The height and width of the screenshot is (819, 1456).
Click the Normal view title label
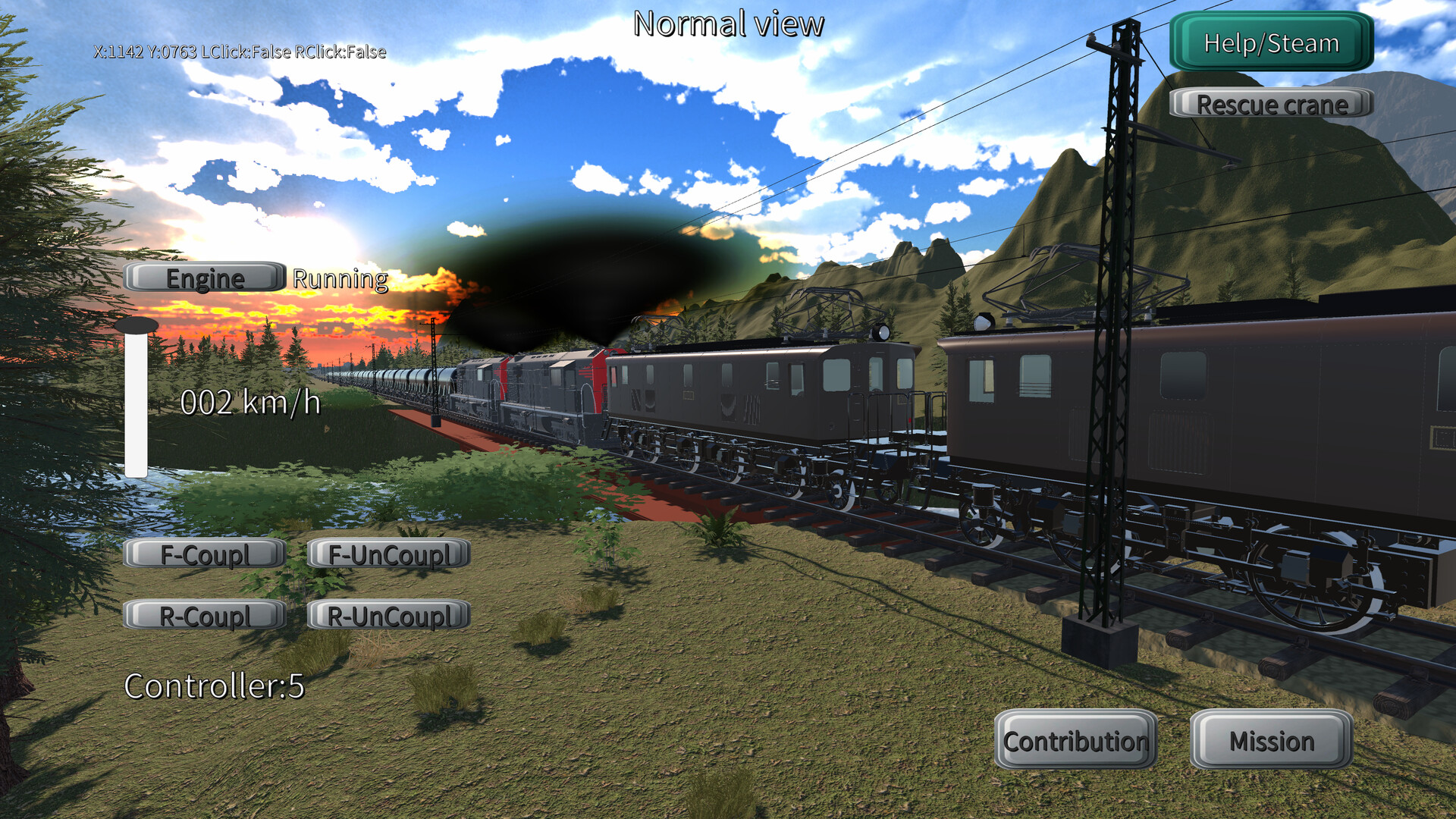728,24
